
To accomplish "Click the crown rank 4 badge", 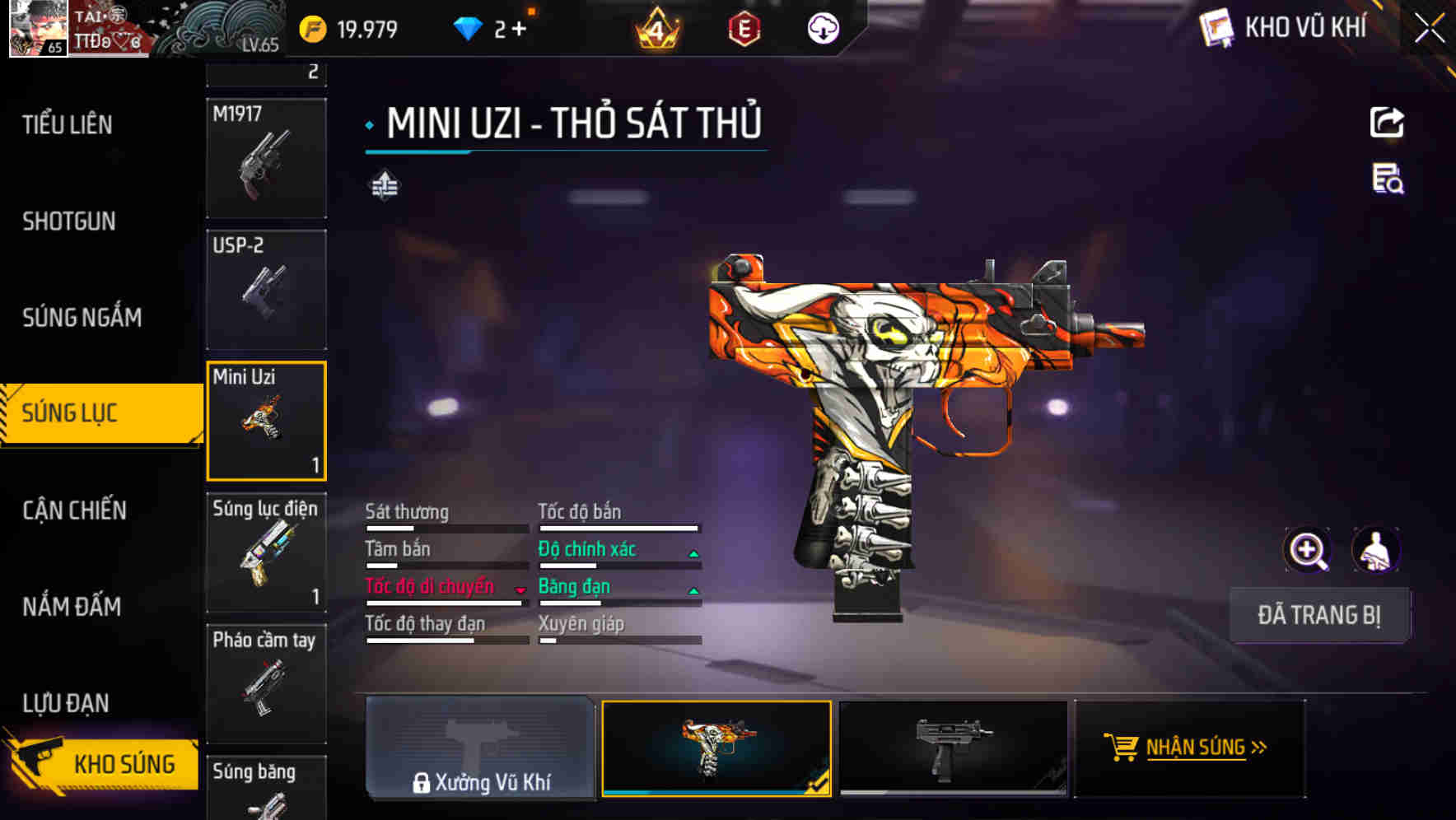I will (x=656, y=27).
